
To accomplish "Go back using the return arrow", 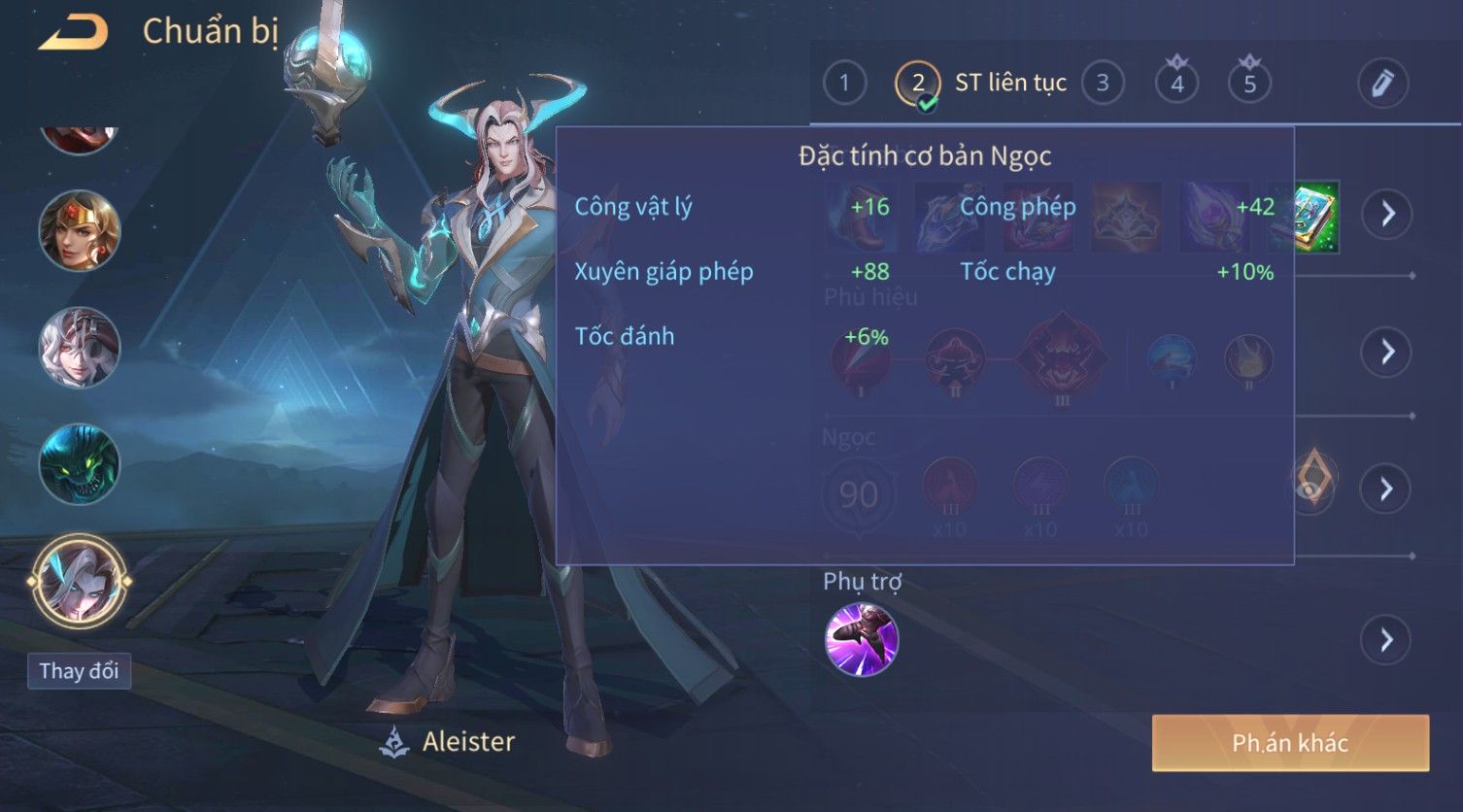I will coord(73,32).
